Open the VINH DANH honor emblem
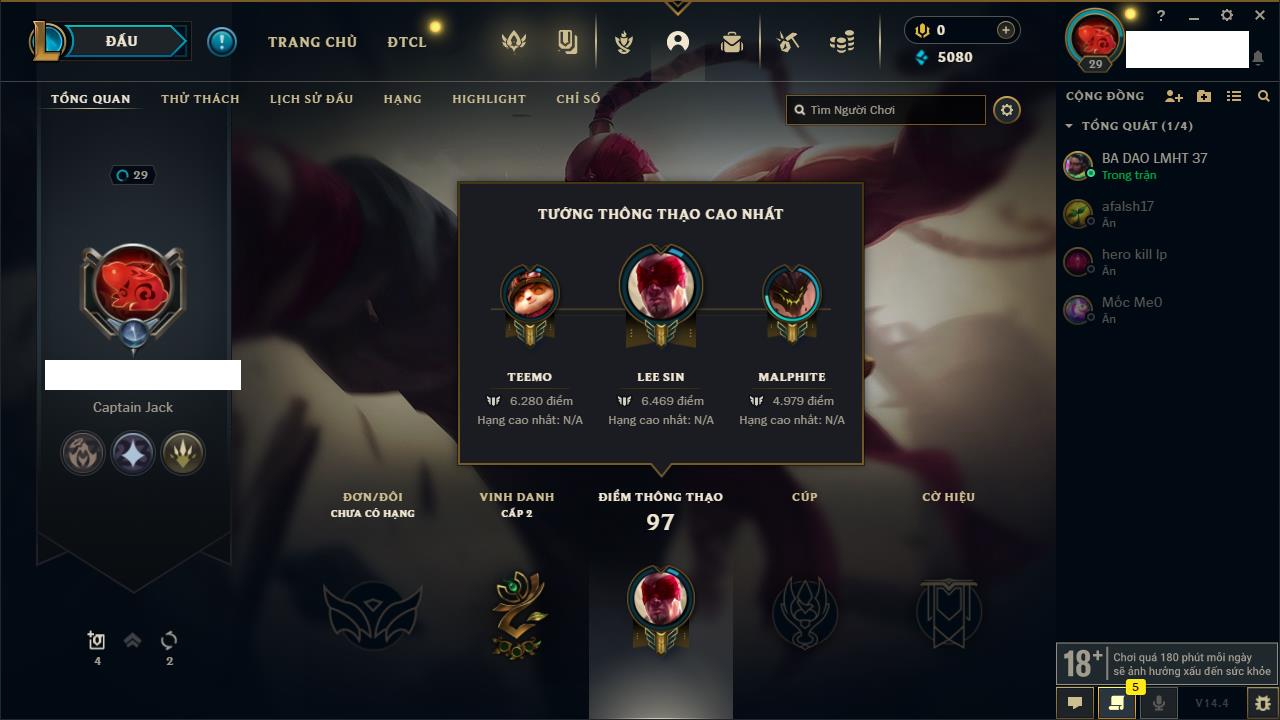 pyautogui.click(x=517, y=612)
